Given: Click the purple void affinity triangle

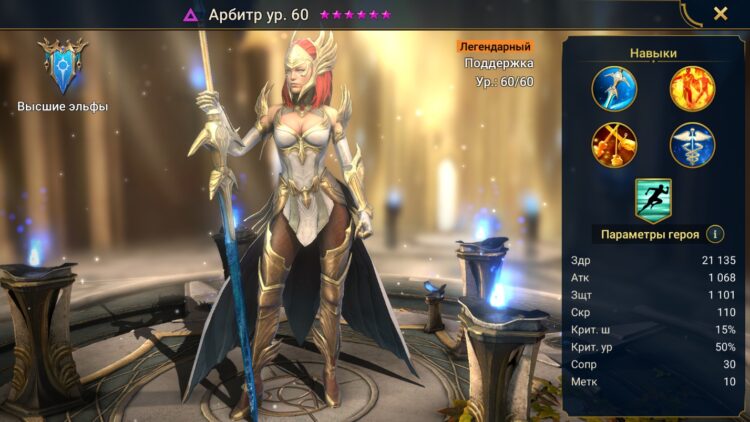Looking at the screenshot, I should (x=191, y=15).
